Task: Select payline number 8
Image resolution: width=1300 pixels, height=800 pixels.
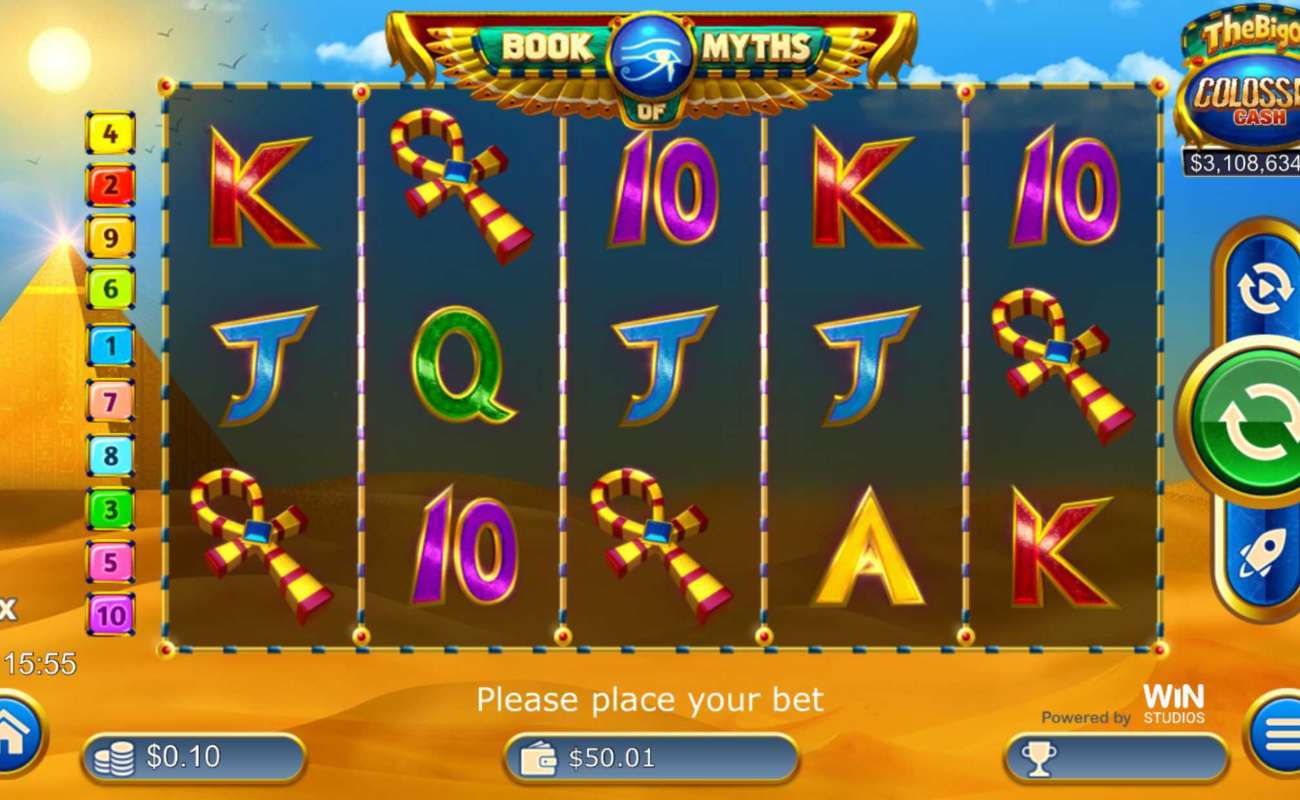Action: click(110, 456)
